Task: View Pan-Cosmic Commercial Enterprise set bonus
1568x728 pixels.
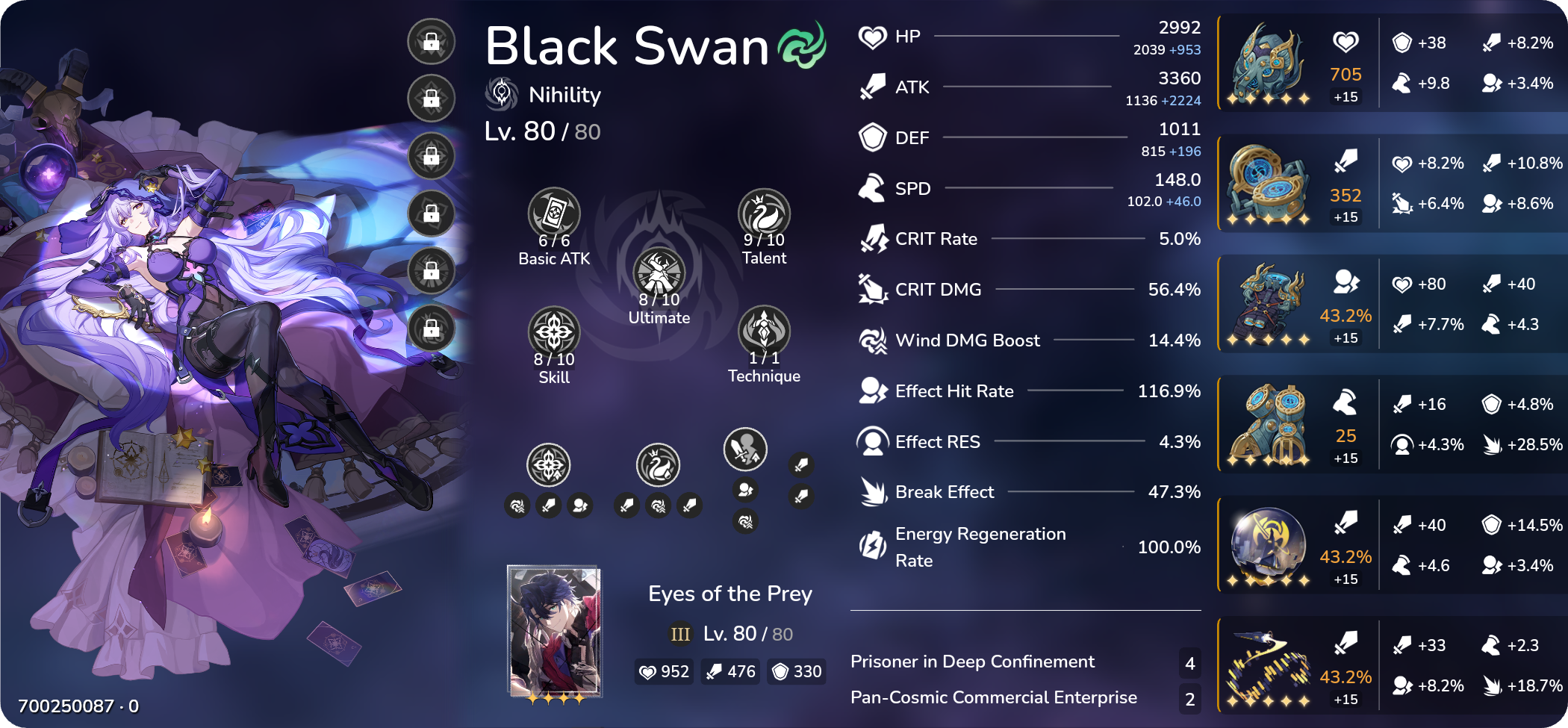Action: tap(993, 697)
